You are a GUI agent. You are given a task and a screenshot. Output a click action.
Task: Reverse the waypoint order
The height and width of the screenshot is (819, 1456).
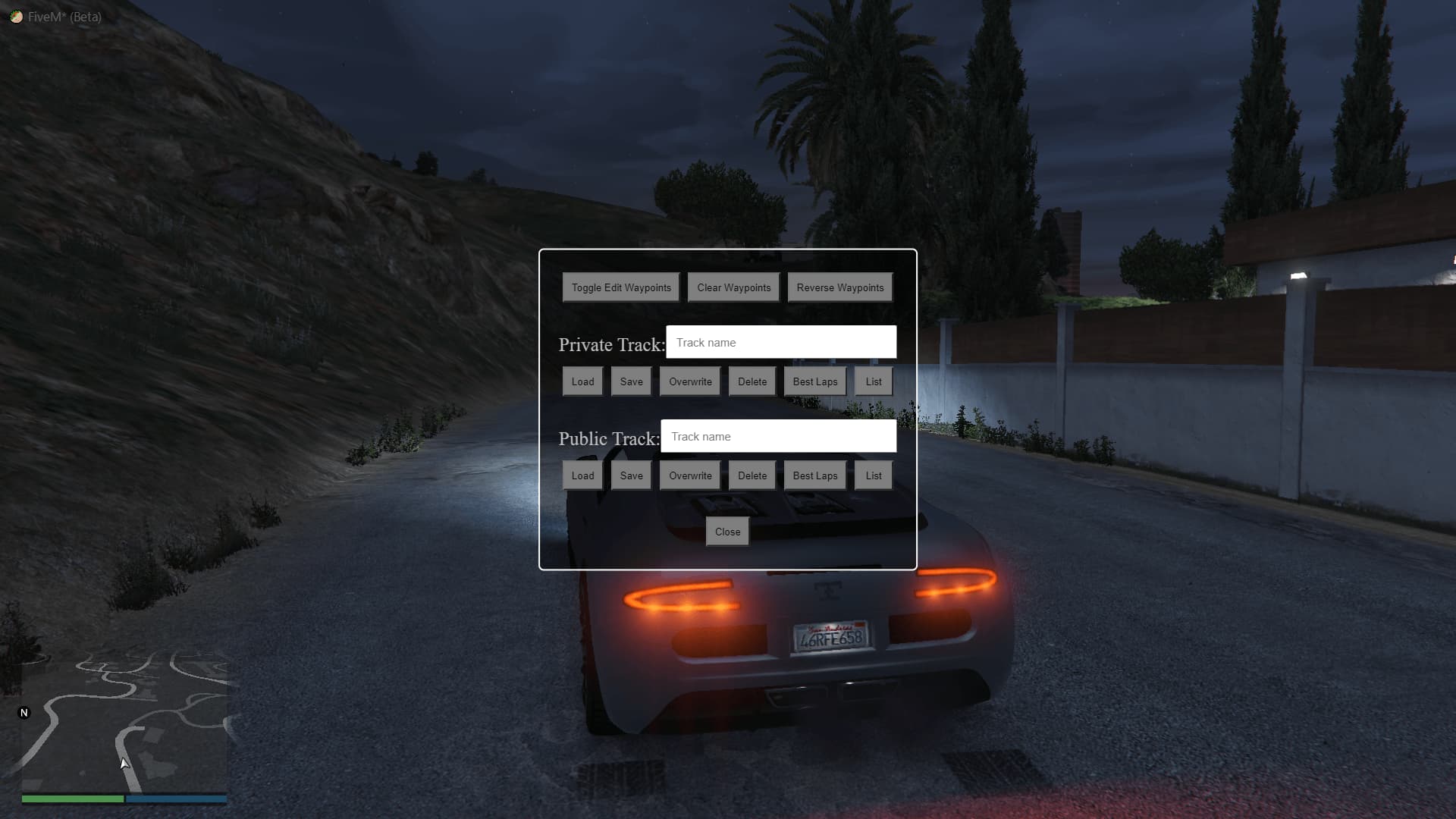click(x=839, y=287)
